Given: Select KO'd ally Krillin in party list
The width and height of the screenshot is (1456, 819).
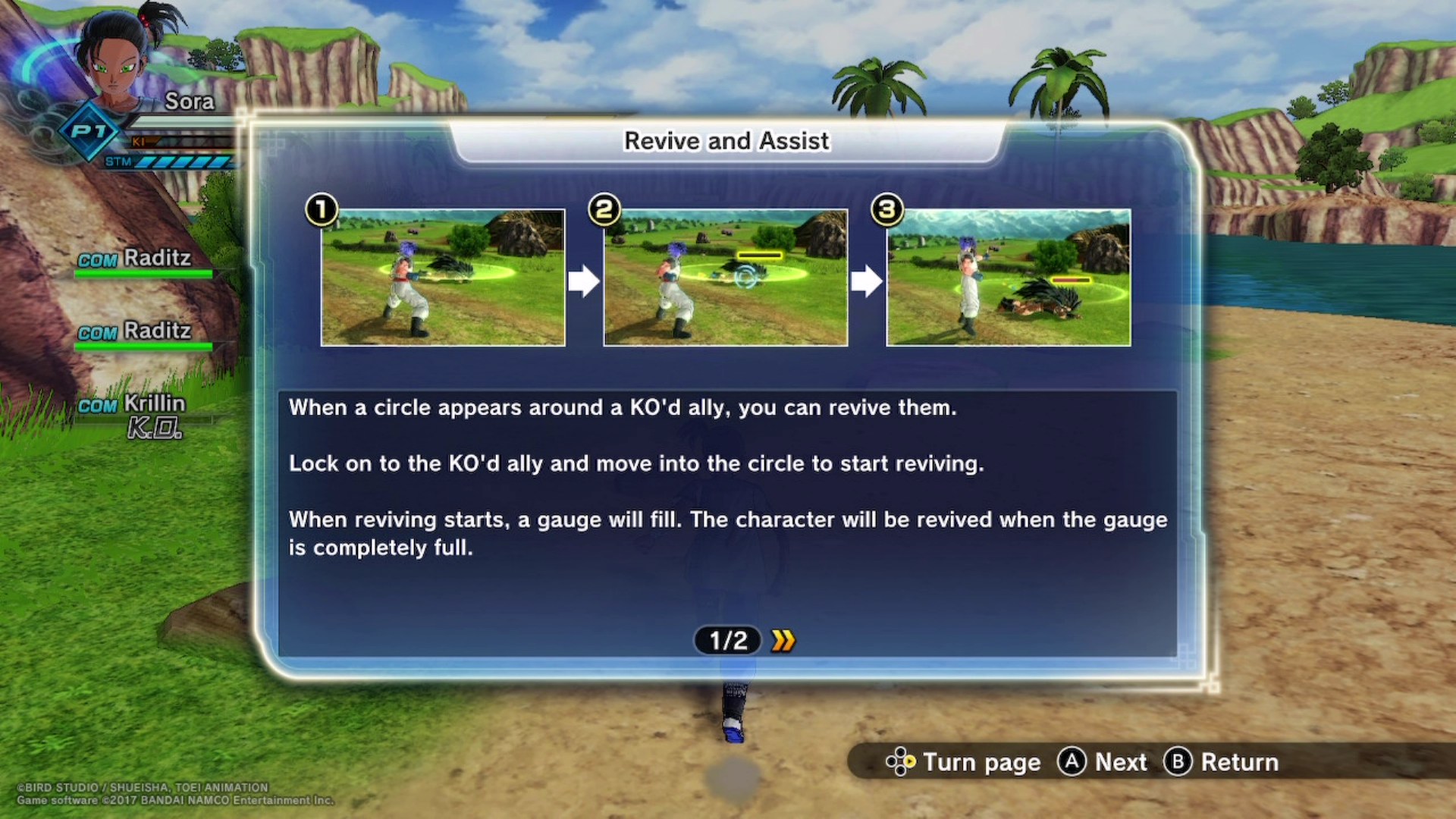Looking at the screenshot, I should pyautogui.click(x=154, y=404).
